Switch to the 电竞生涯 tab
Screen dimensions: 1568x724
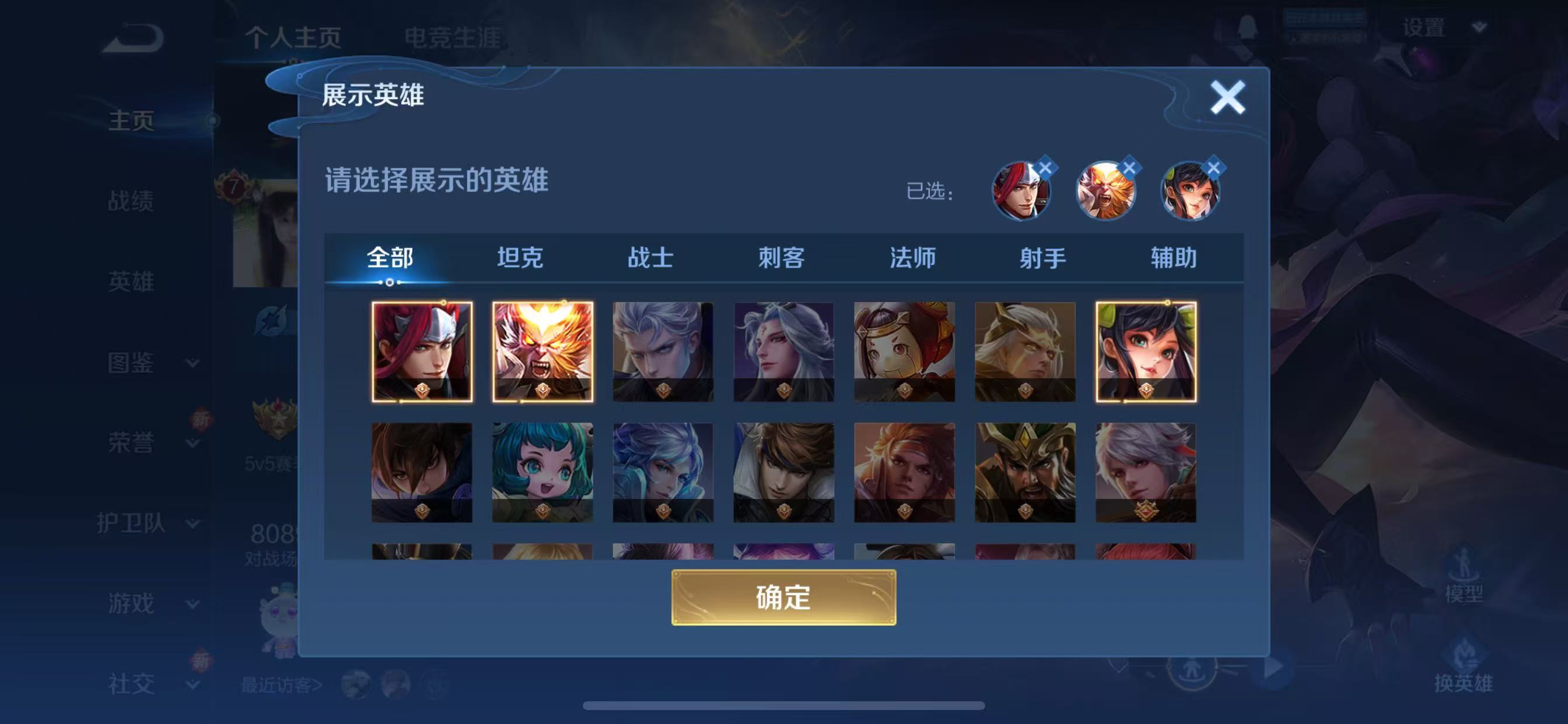click(452, 37)
